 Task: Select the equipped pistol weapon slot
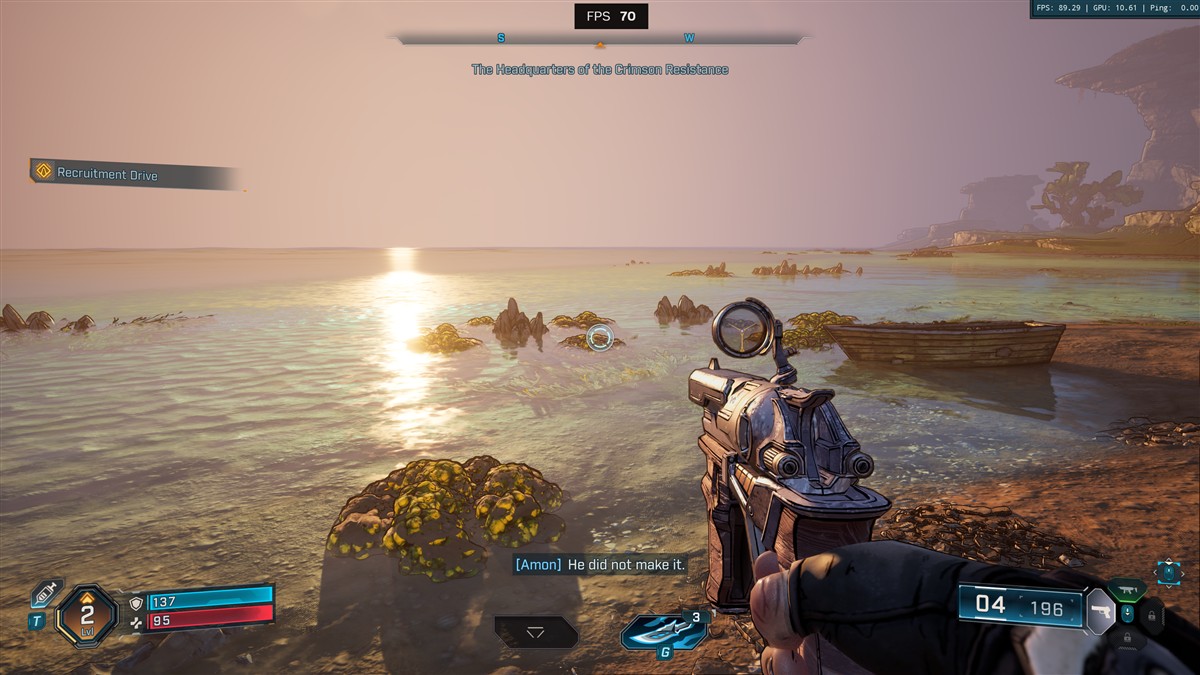coord(1100,610)
